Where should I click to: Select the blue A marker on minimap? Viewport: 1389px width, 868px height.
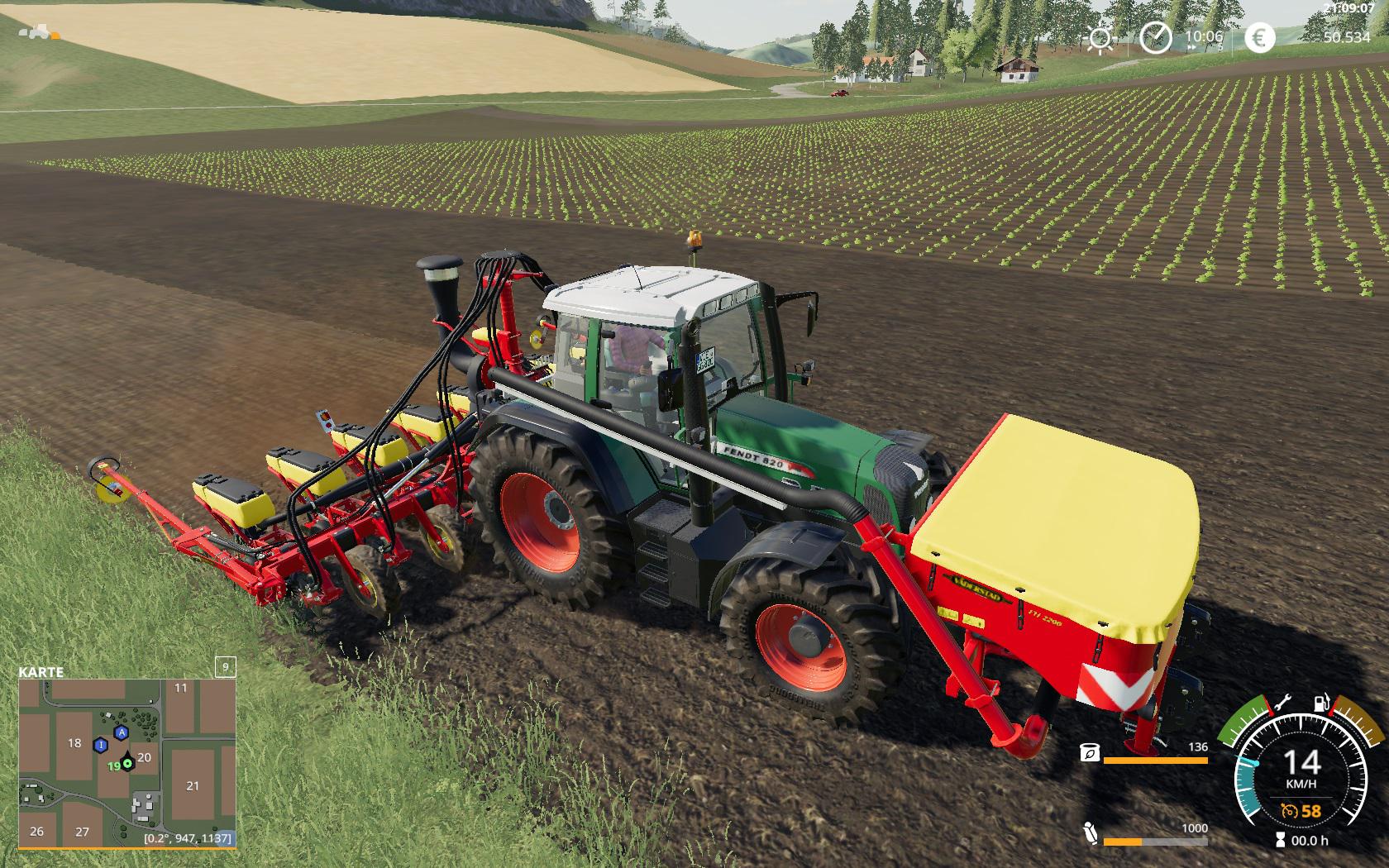pyautogui.click(x=122, y=732)
